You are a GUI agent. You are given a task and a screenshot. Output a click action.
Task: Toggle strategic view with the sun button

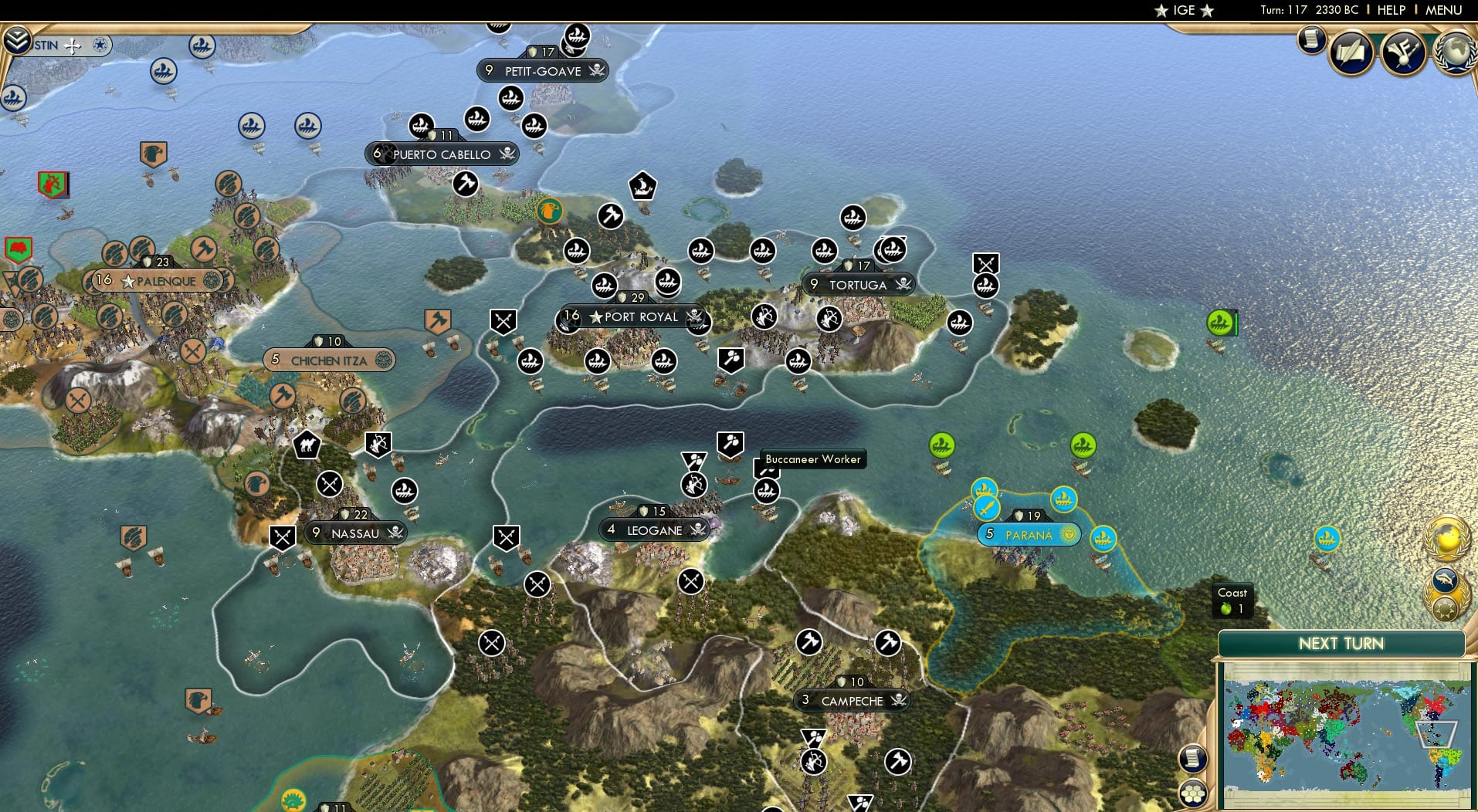point(1443,611)
